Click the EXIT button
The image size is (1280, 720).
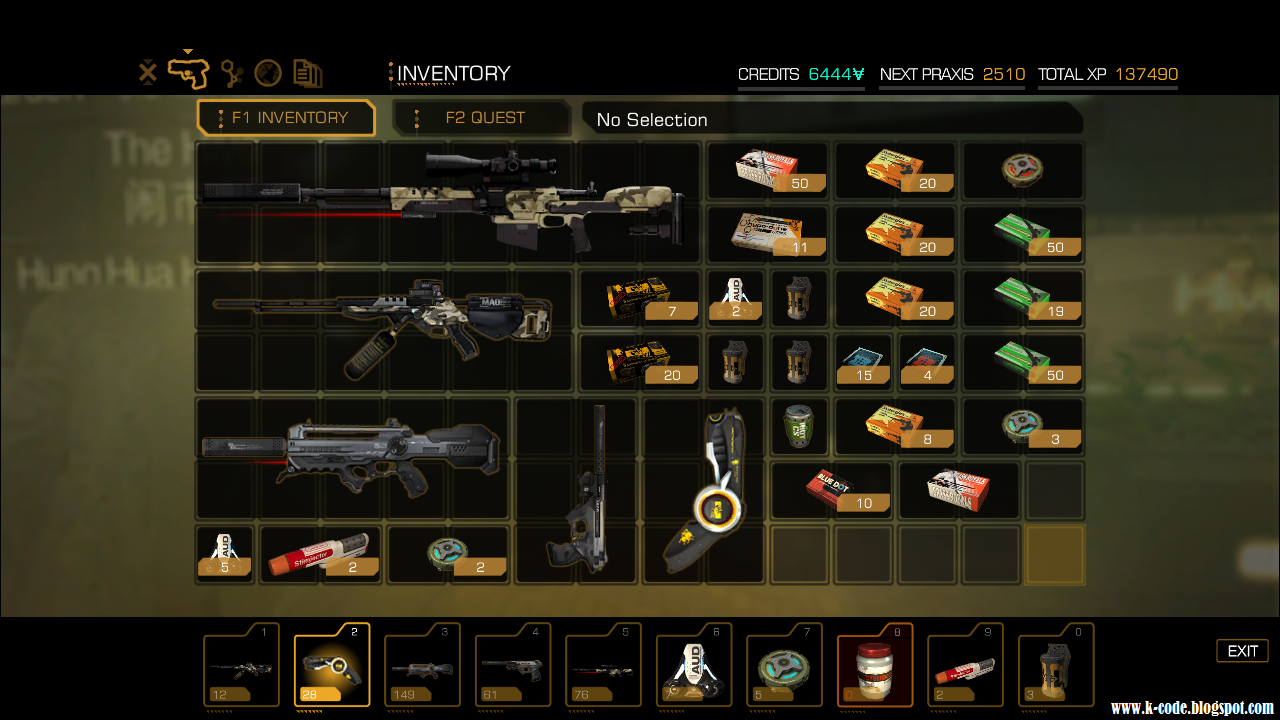(x=1242, y=650)
